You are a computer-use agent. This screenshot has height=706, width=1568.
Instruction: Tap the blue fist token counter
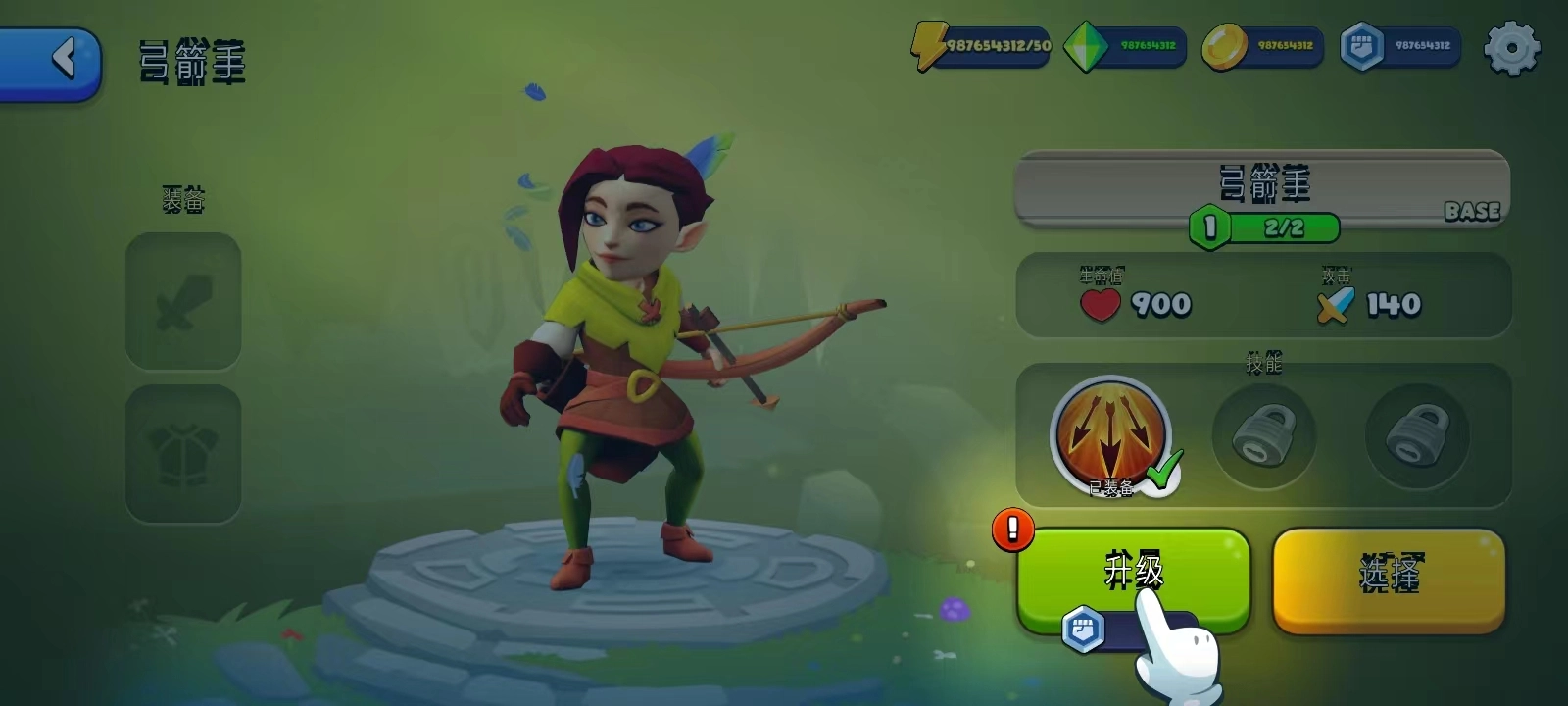(x=1400, y=46)
